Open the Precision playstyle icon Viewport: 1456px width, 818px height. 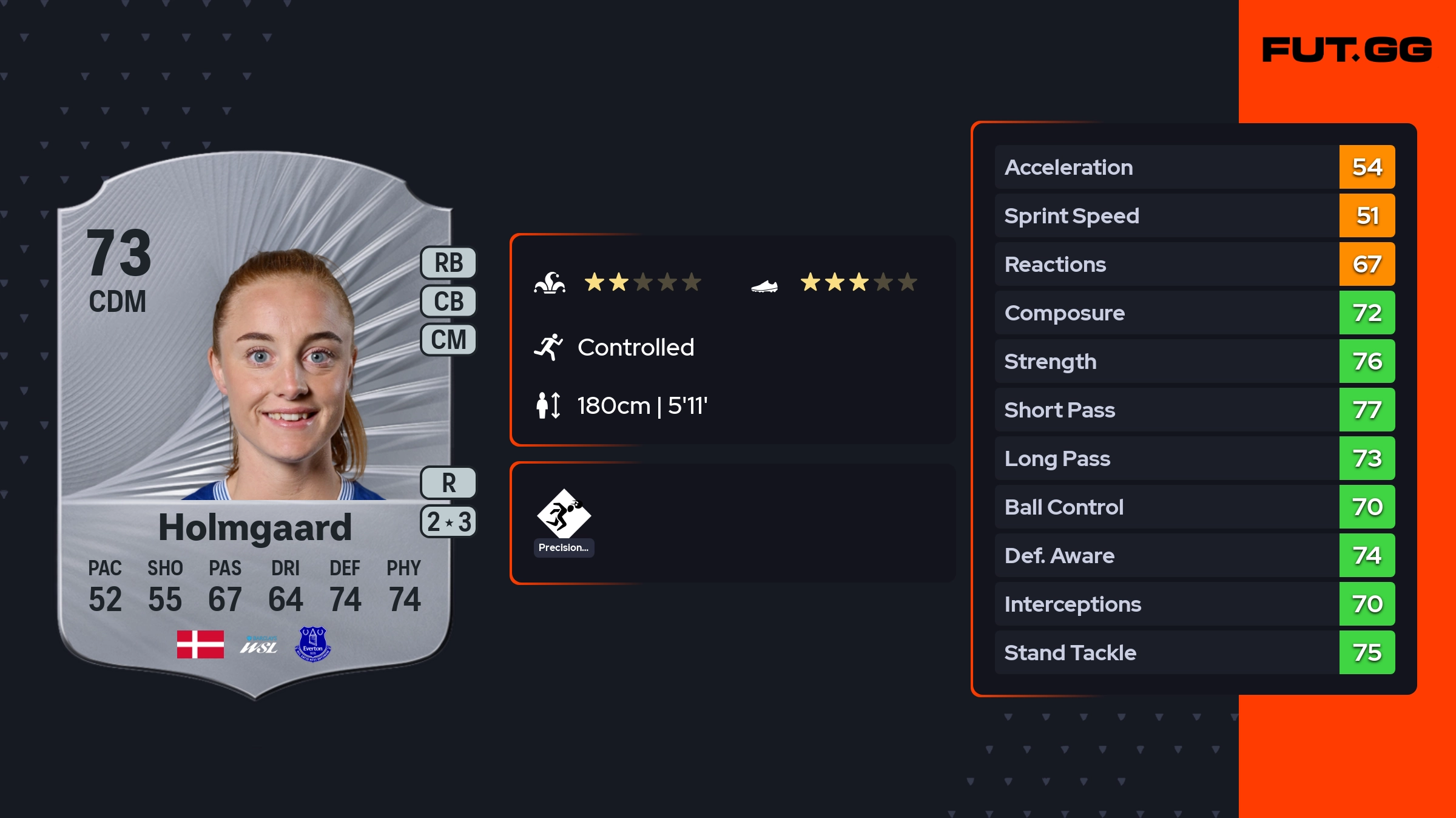point(564,515)
